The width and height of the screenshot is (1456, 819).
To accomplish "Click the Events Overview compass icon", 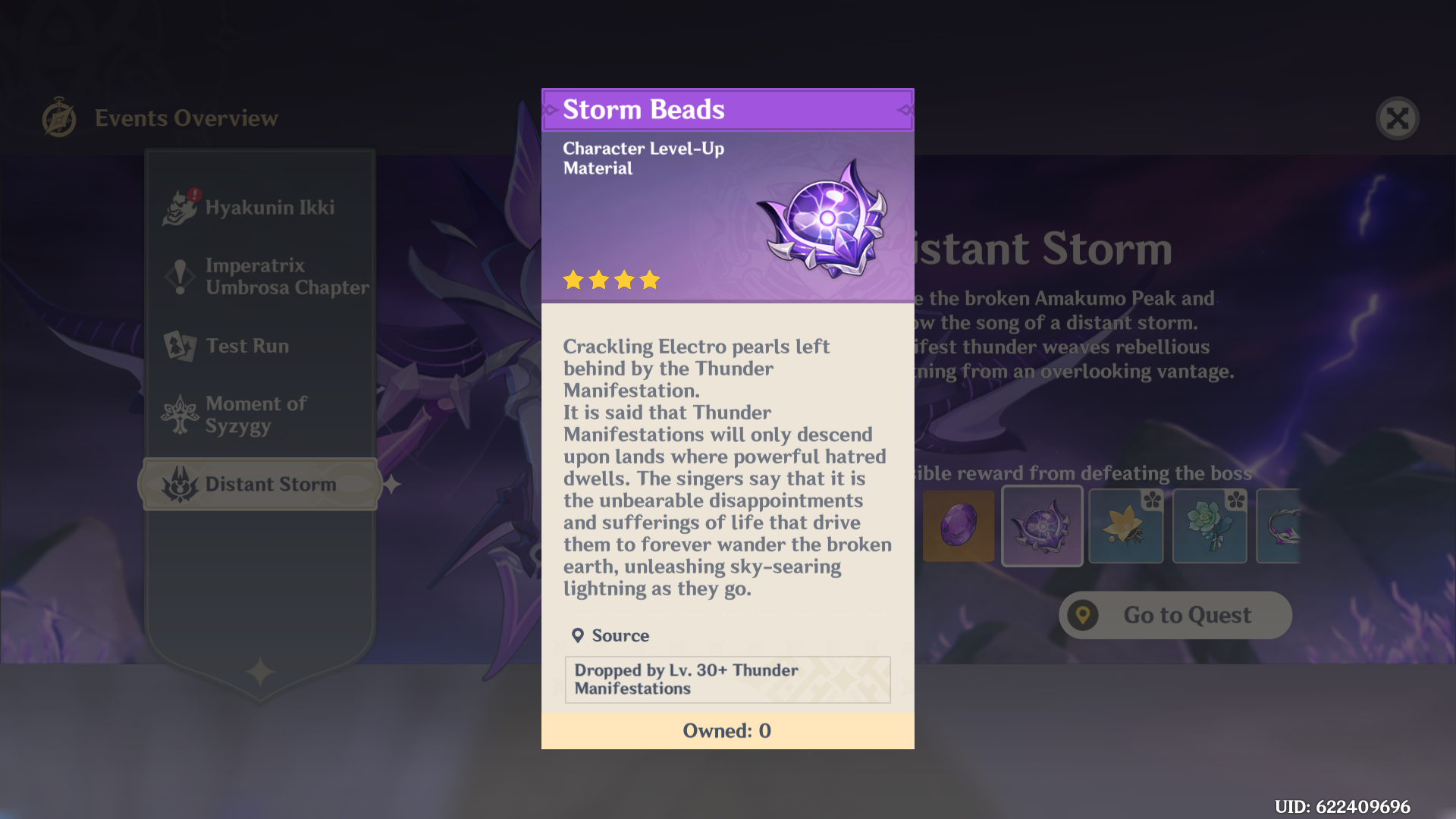I will tap(61, 118).
